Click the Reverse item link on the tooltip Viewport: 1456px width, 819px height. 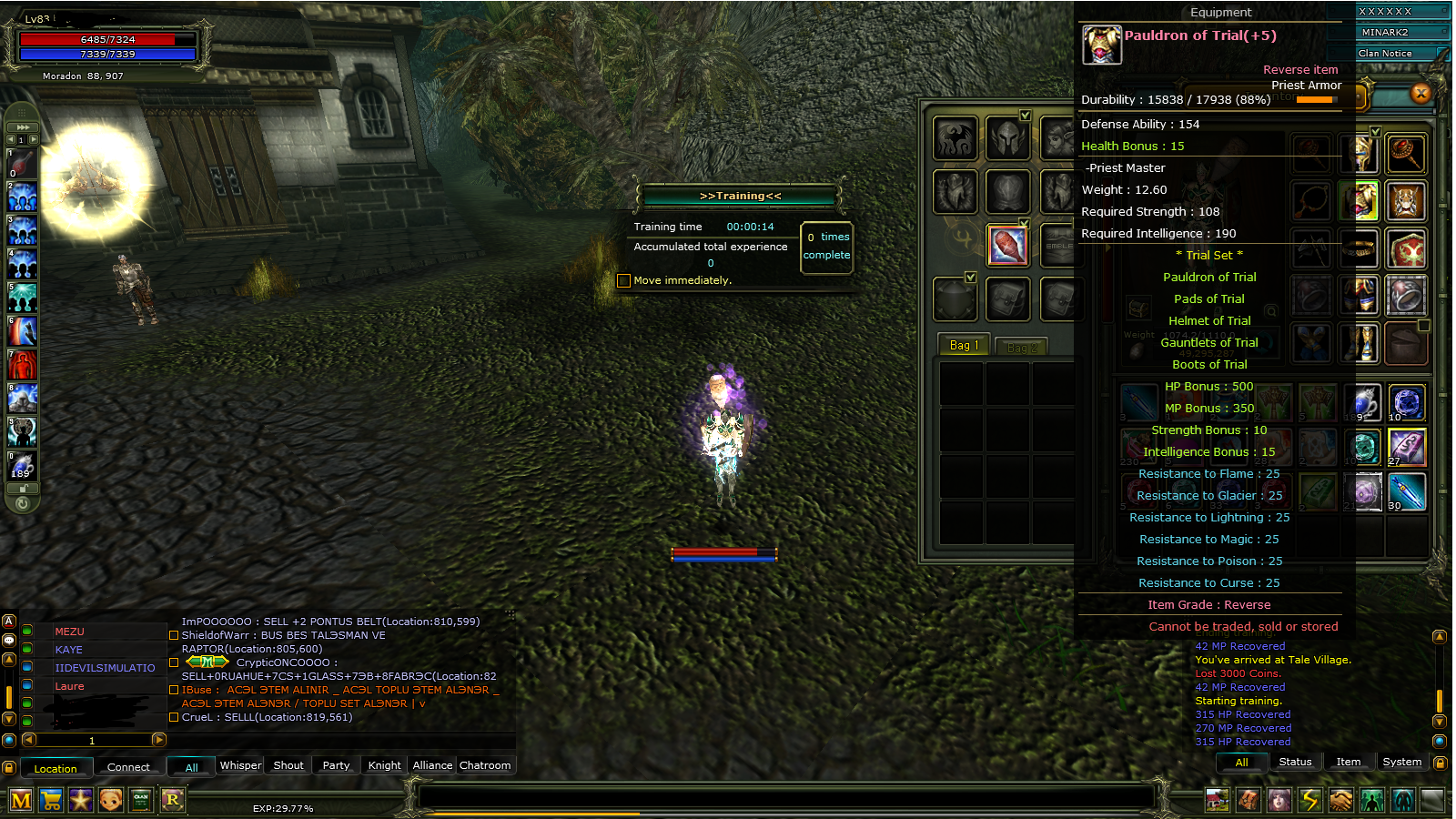click(1300, 69)
